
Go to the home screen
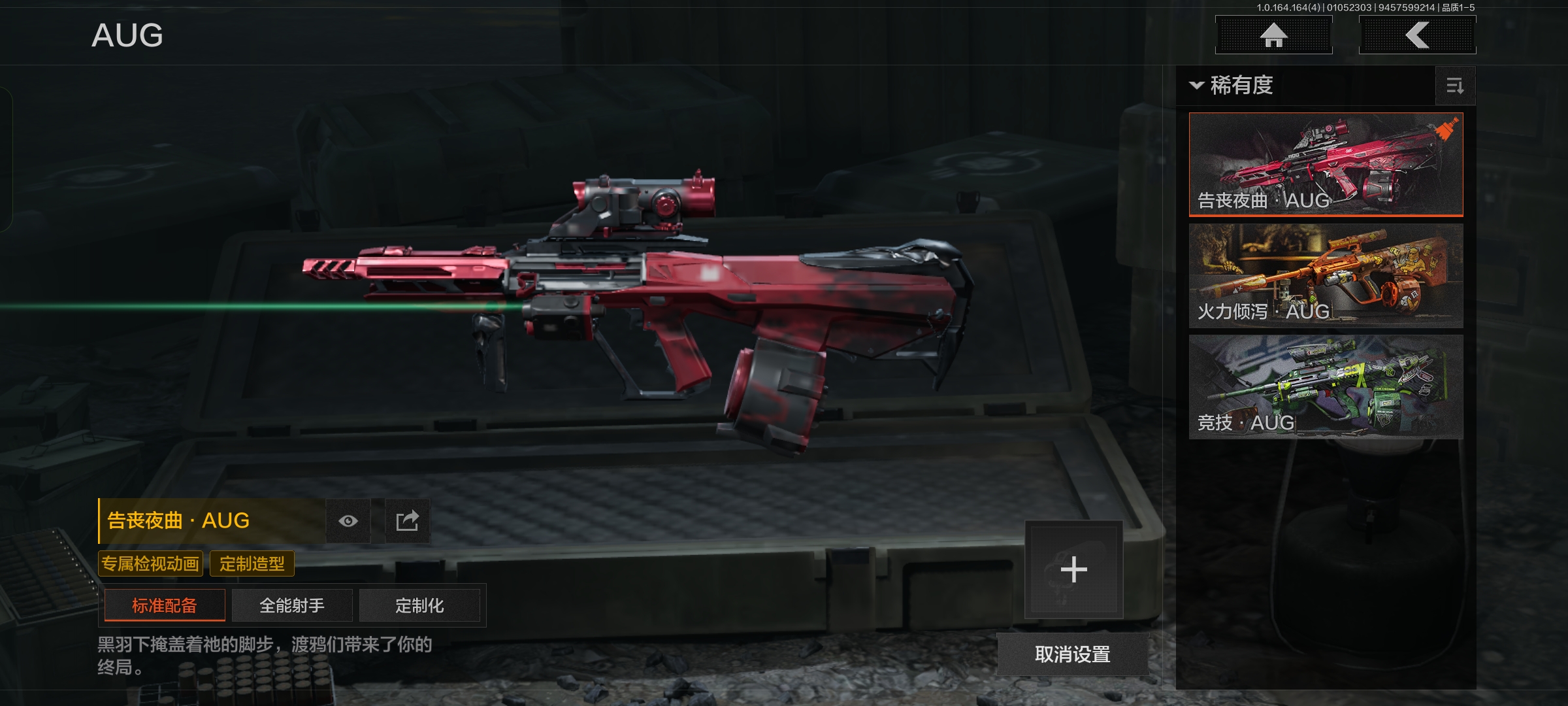tap(1273, 35)
